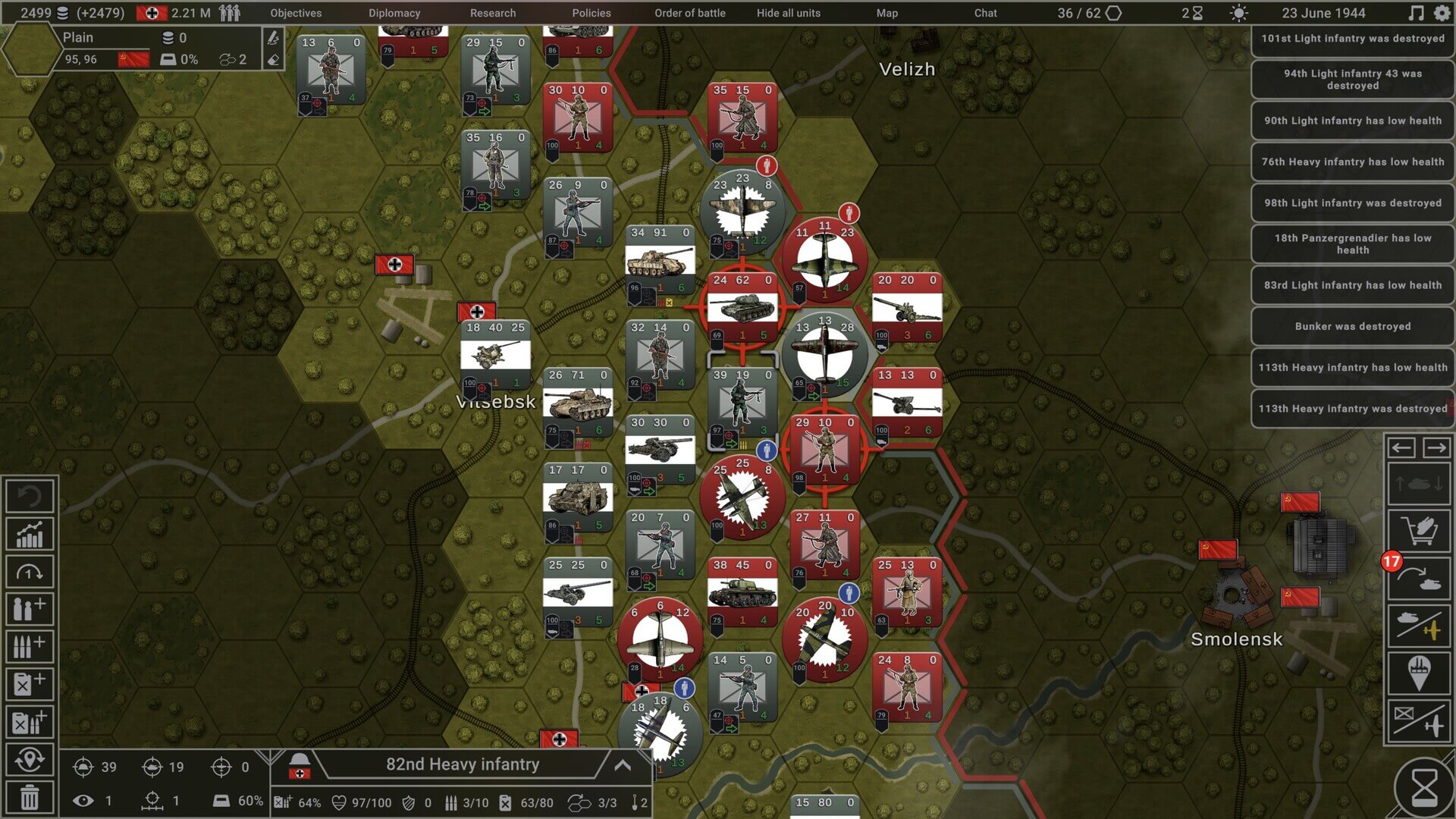
Task: Show the Order of battle
Action: pos(690,13)
